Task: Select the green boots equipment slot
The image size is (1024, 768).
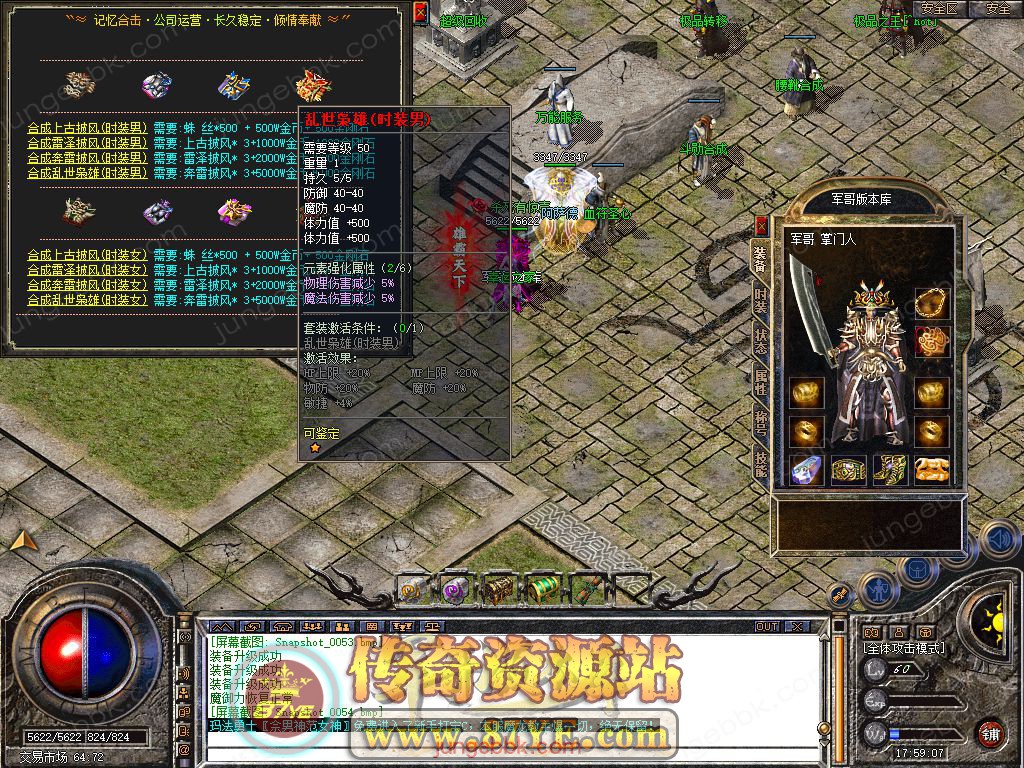Action: pos(889,469)
